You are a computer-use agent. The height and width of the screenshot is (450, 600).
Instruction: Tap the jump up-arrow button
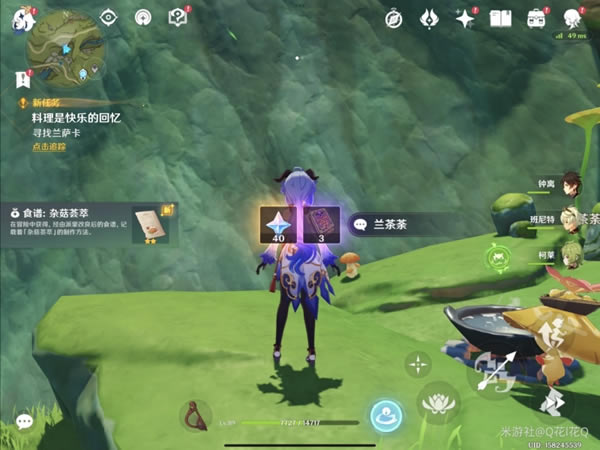[x=549, y=338]
